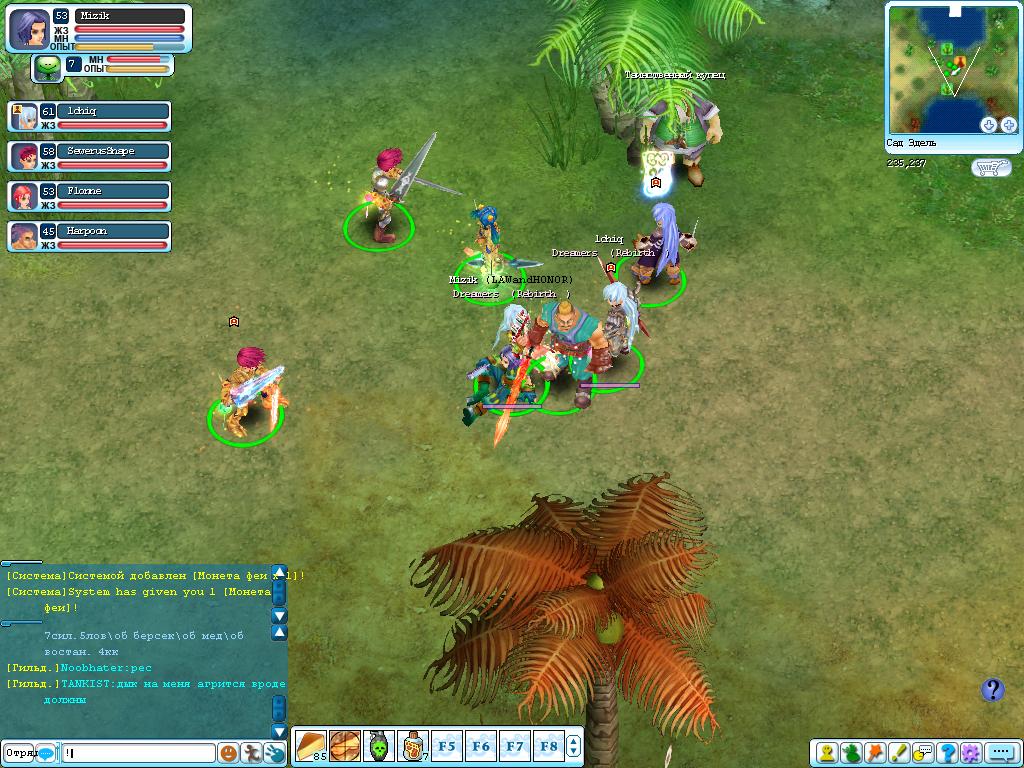This screenshot has height=768, width=1024.
Task: Use the paw-print potion in the hotbar
Action: [412, 746]
